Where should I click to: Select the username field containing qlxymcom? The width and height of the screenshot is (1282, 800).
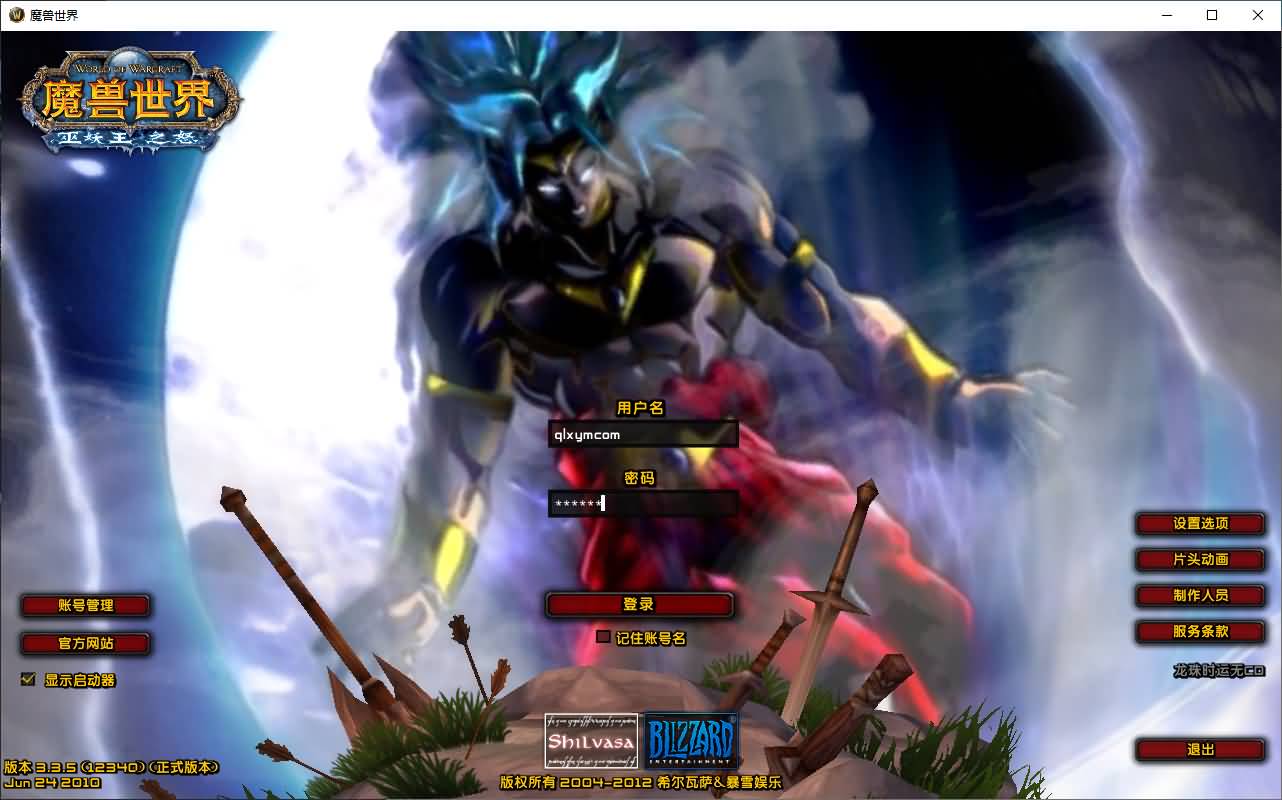(644, 434)
